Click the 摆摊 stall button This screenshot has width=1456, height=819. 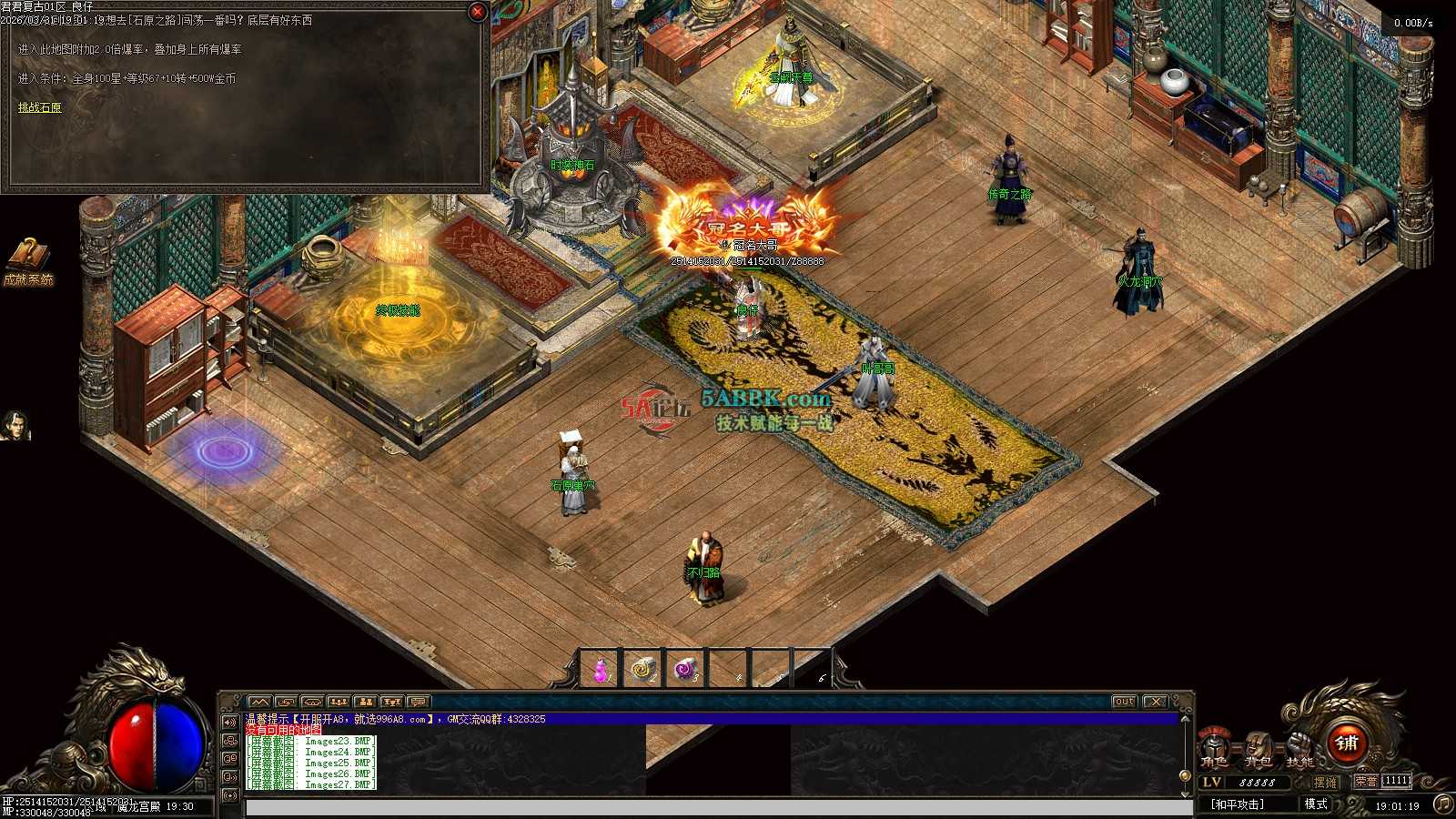pyautogui.click(x=1326, y=782)
